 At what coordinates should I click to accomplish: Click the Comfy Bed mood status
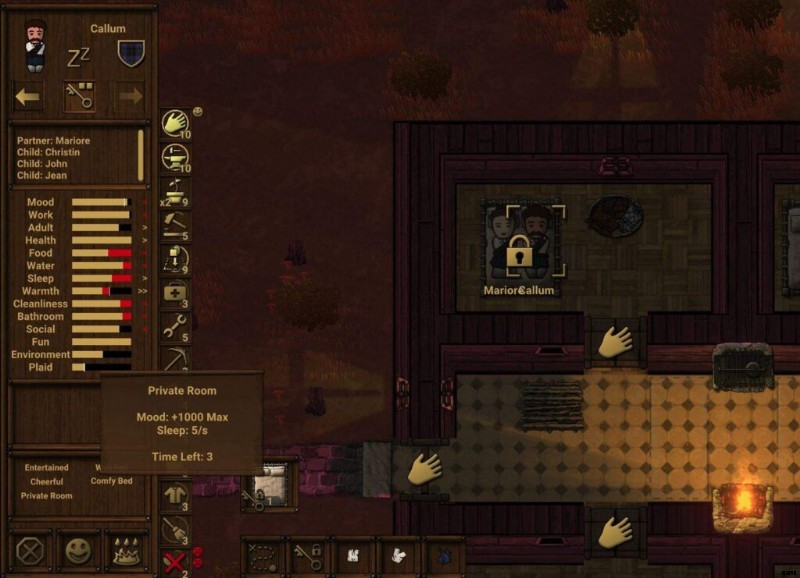point(110,482)
